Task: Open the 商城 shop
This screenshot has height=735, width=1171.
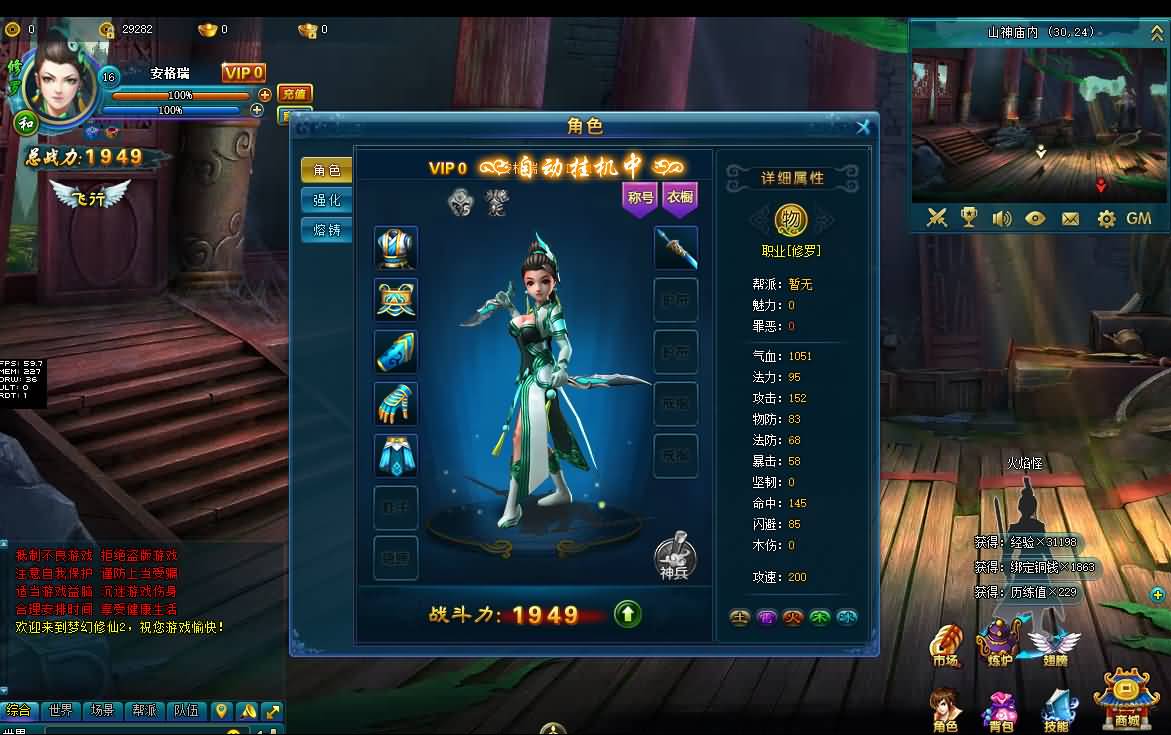Action: pos(1126,699)
